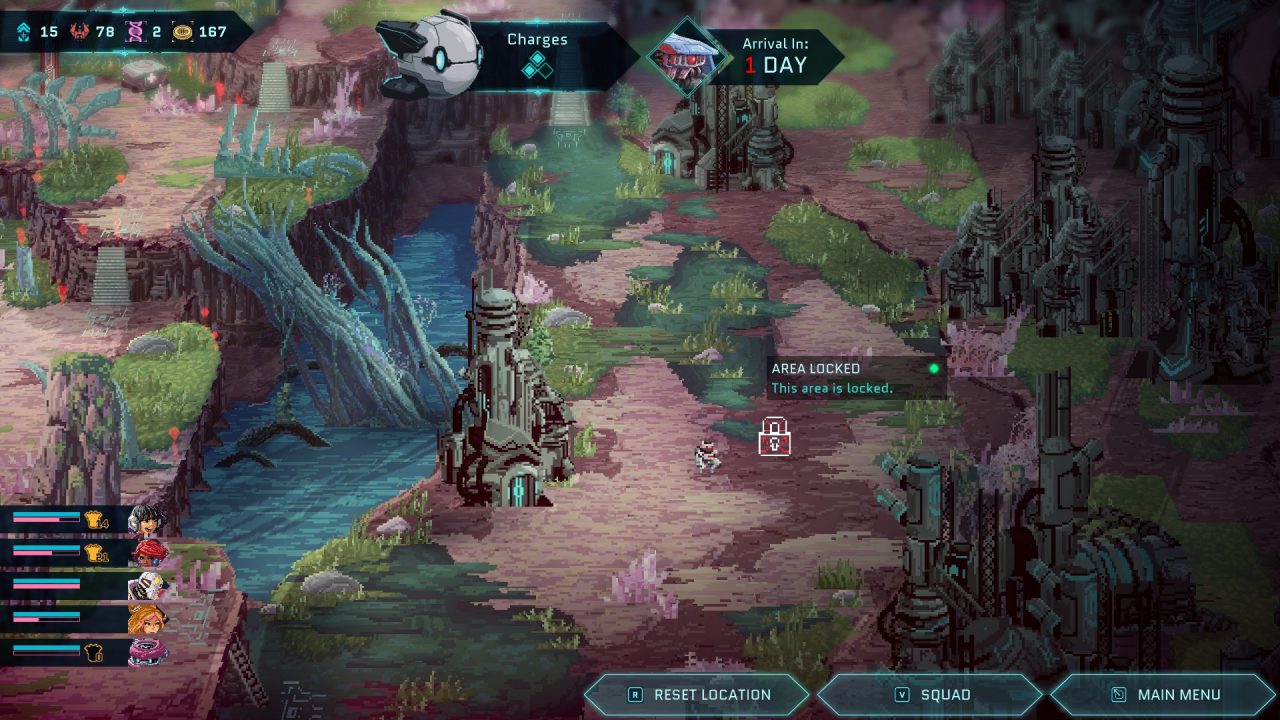Click the padlock locked-area marker
This screenshot has width=1280, height=720.
pyautogui.click(x=774, y=437)
